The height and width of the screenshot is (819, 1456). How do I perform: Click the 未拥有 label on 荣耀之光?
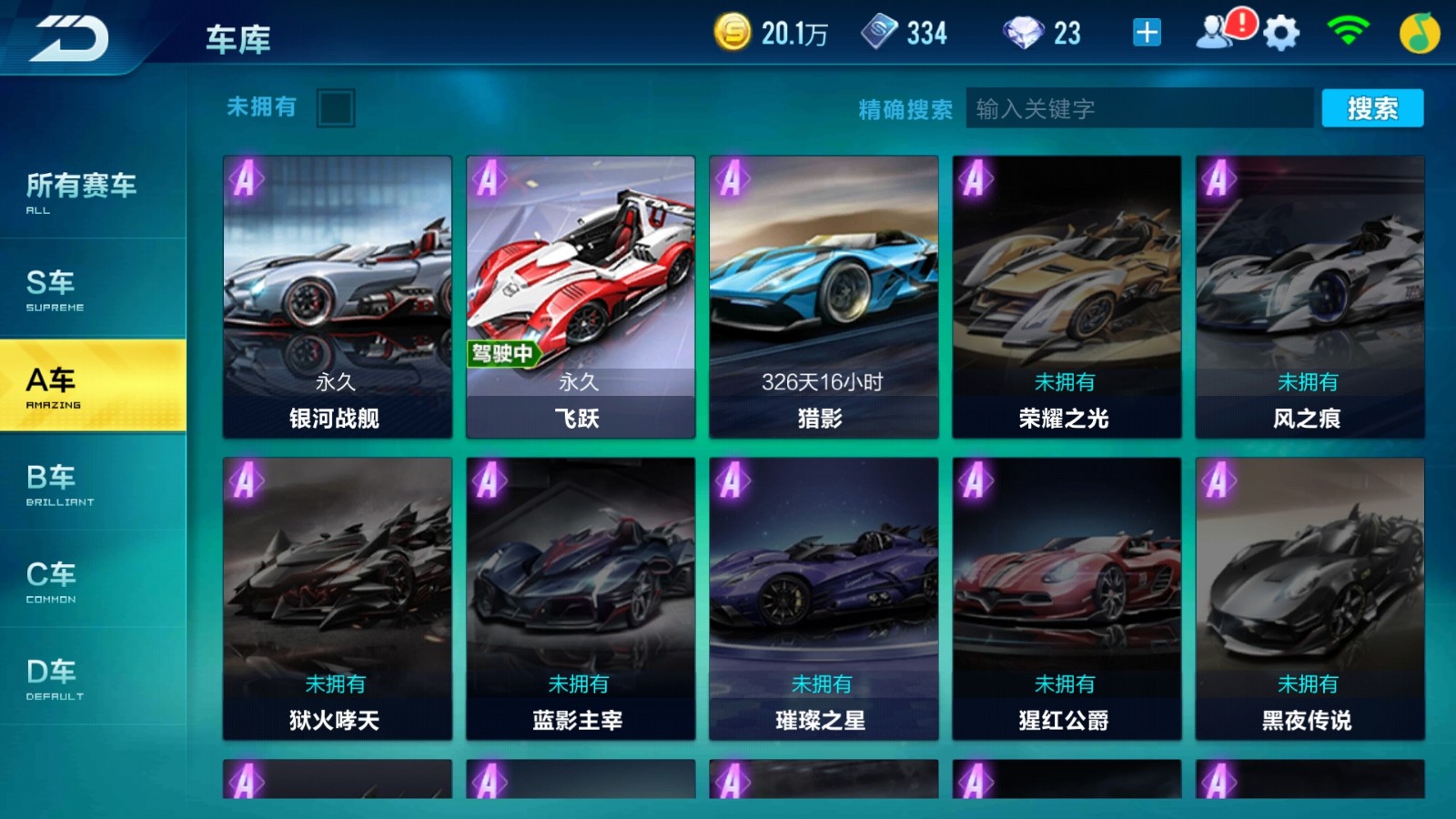1065,382
